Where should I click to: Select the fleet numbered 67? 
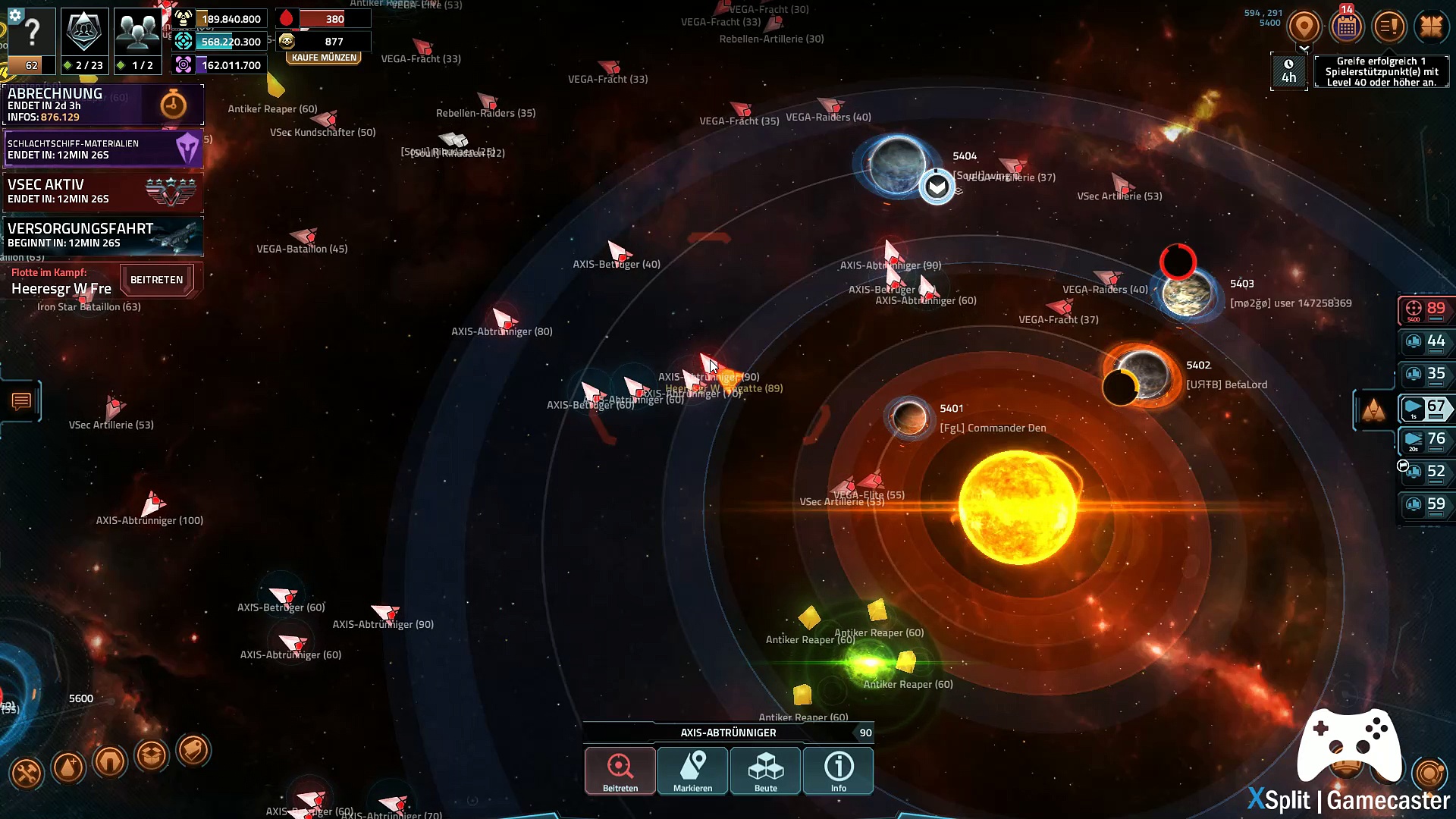[x=1426, y=408]
